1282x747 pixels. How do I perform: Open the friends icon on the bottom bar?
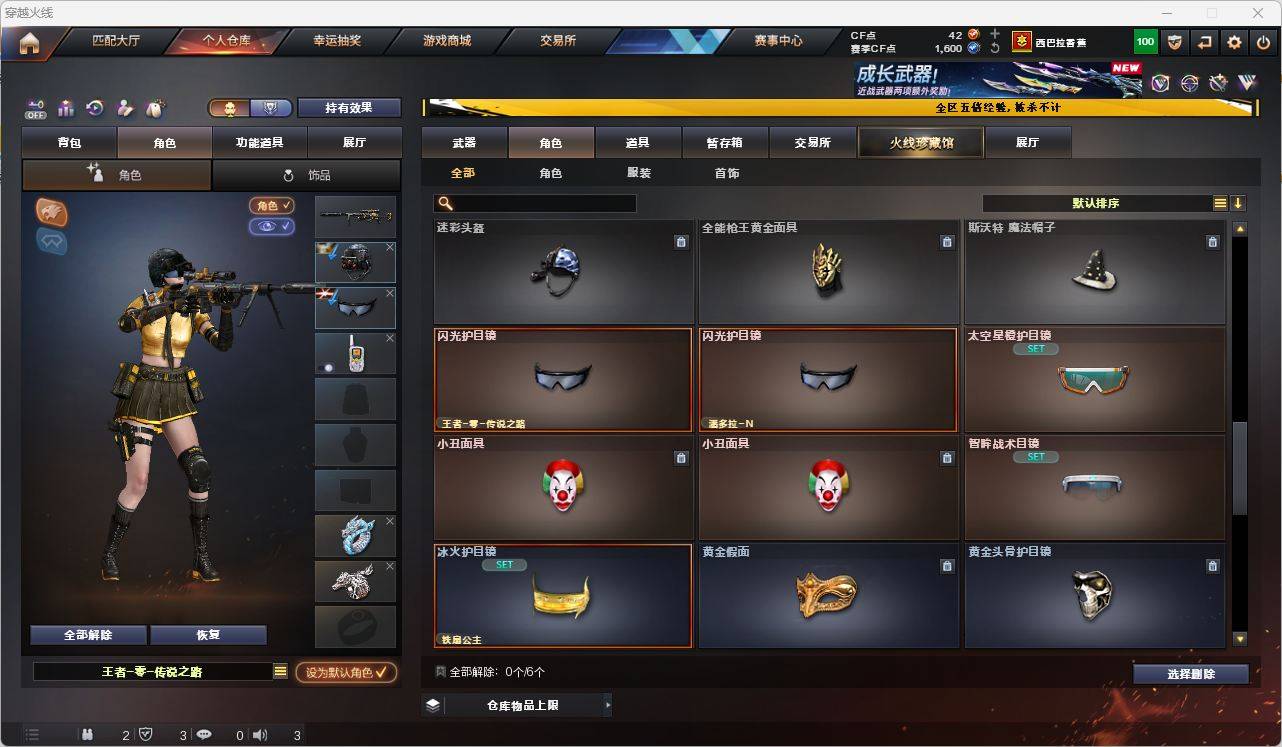click(x=87, y=735)
